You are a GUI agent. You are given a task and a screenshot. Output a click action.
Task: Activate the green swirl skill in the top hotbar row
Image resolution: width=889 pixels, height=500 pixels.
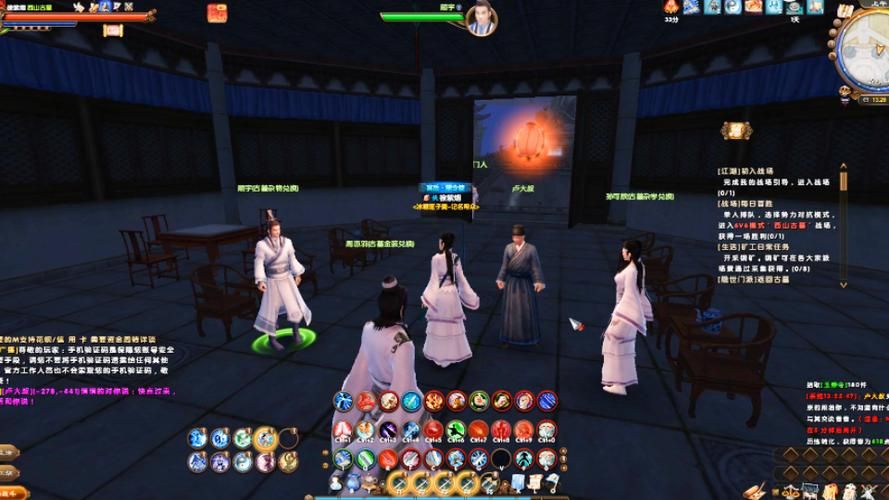[479, 402]
